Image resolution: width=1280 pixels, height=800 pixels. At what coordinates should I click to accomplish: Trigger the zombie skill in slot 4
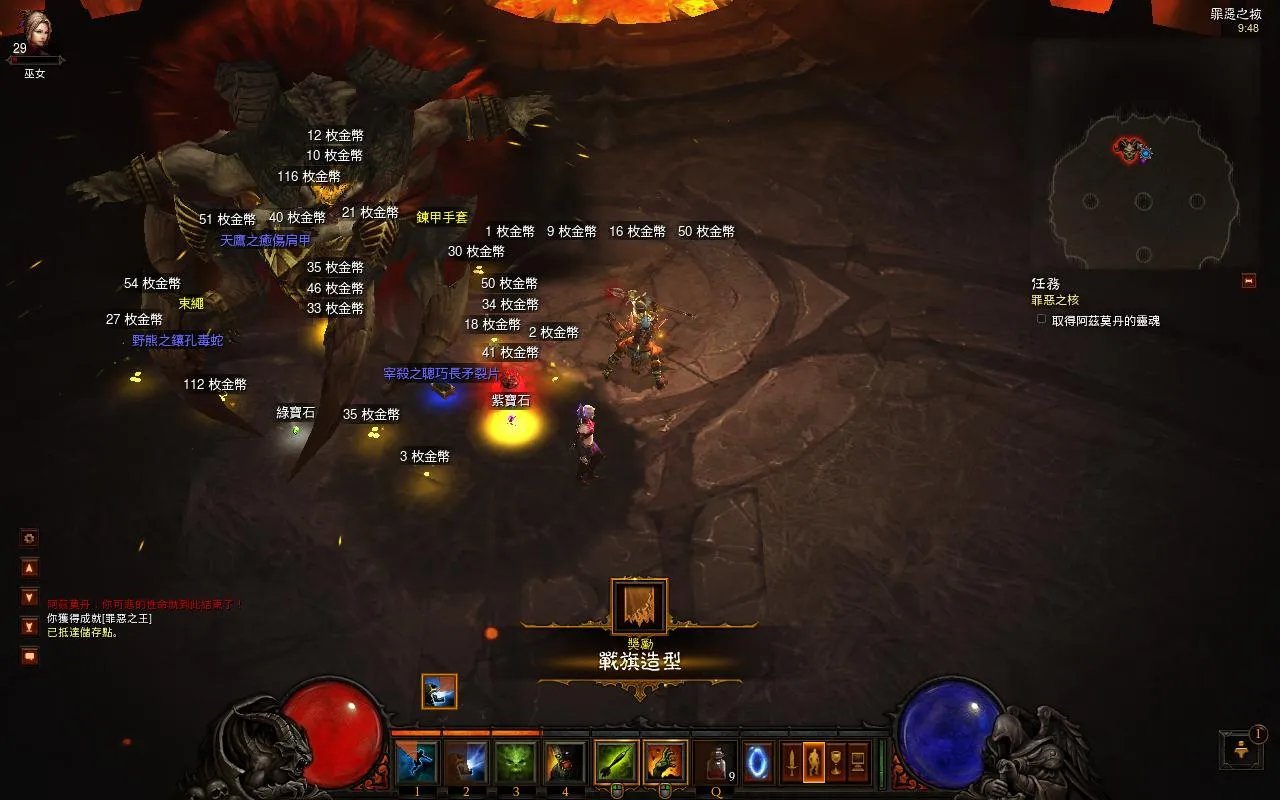pyautogui.click(x=564, y=763)
